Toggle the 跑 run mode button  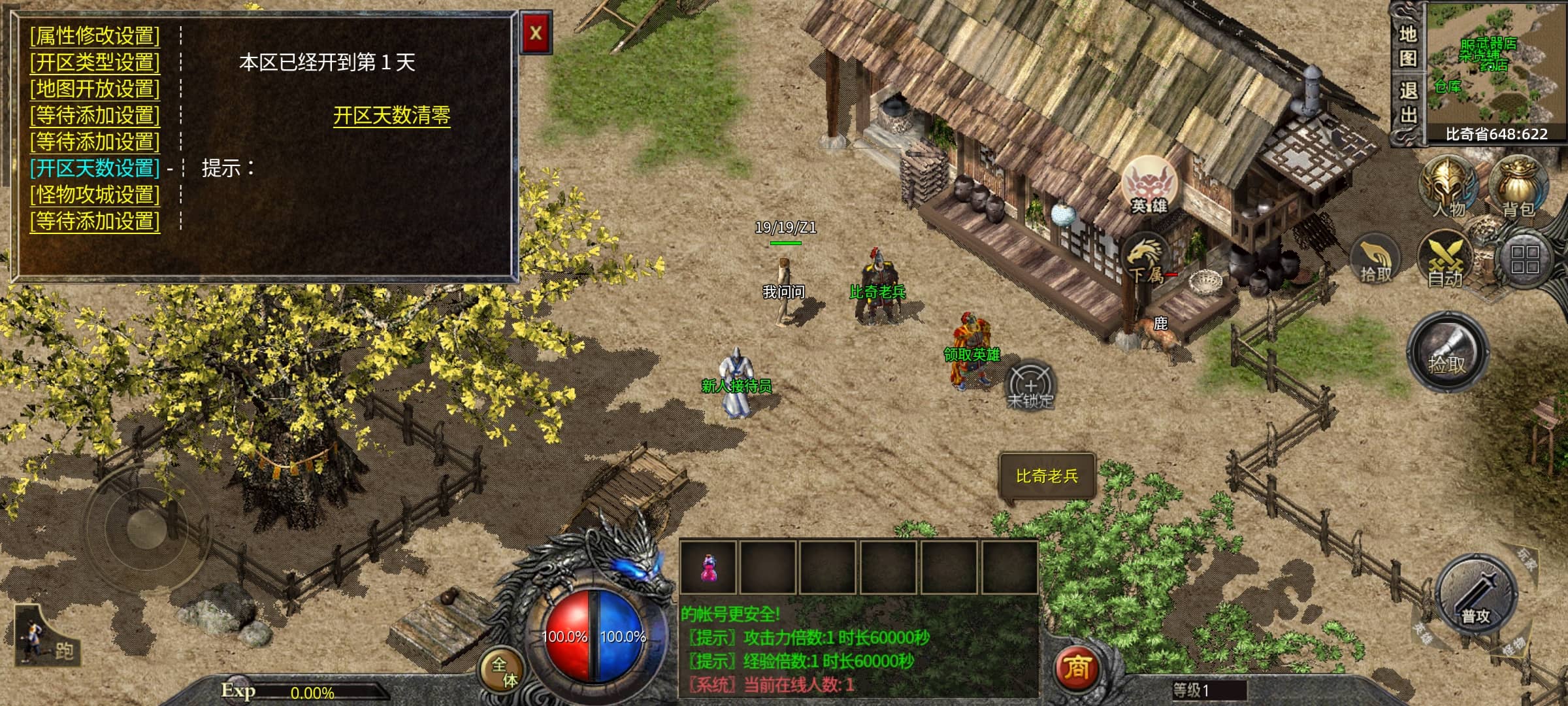click(47, 637)
